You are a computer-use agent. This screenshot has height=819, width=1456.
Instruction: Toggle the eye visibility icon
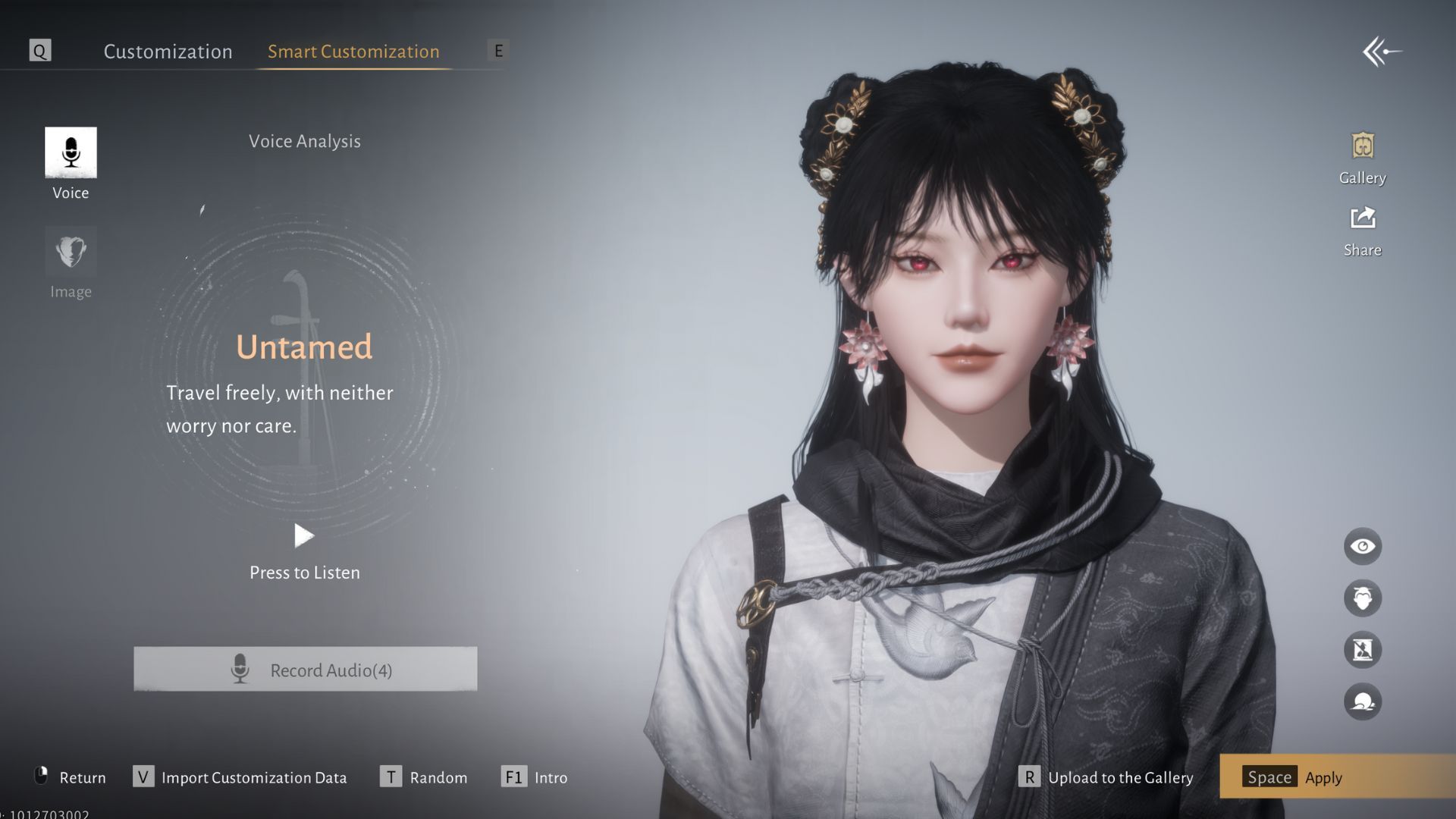[1363, 547]
